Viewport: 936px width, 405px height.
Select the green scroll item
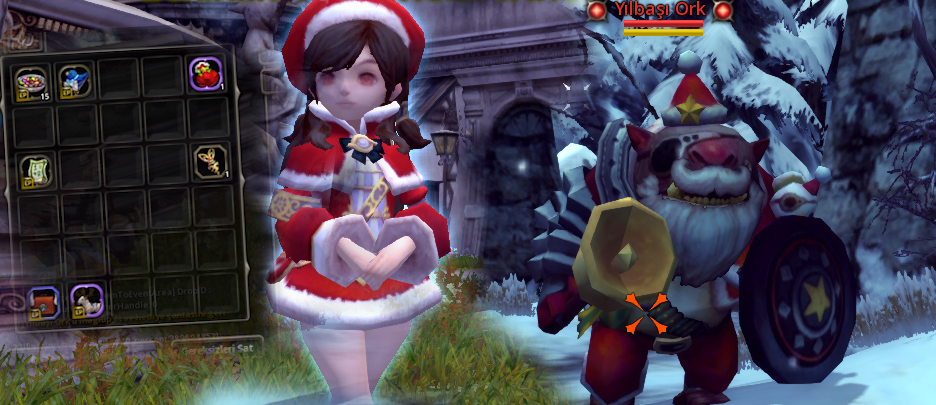click(36, 166)
